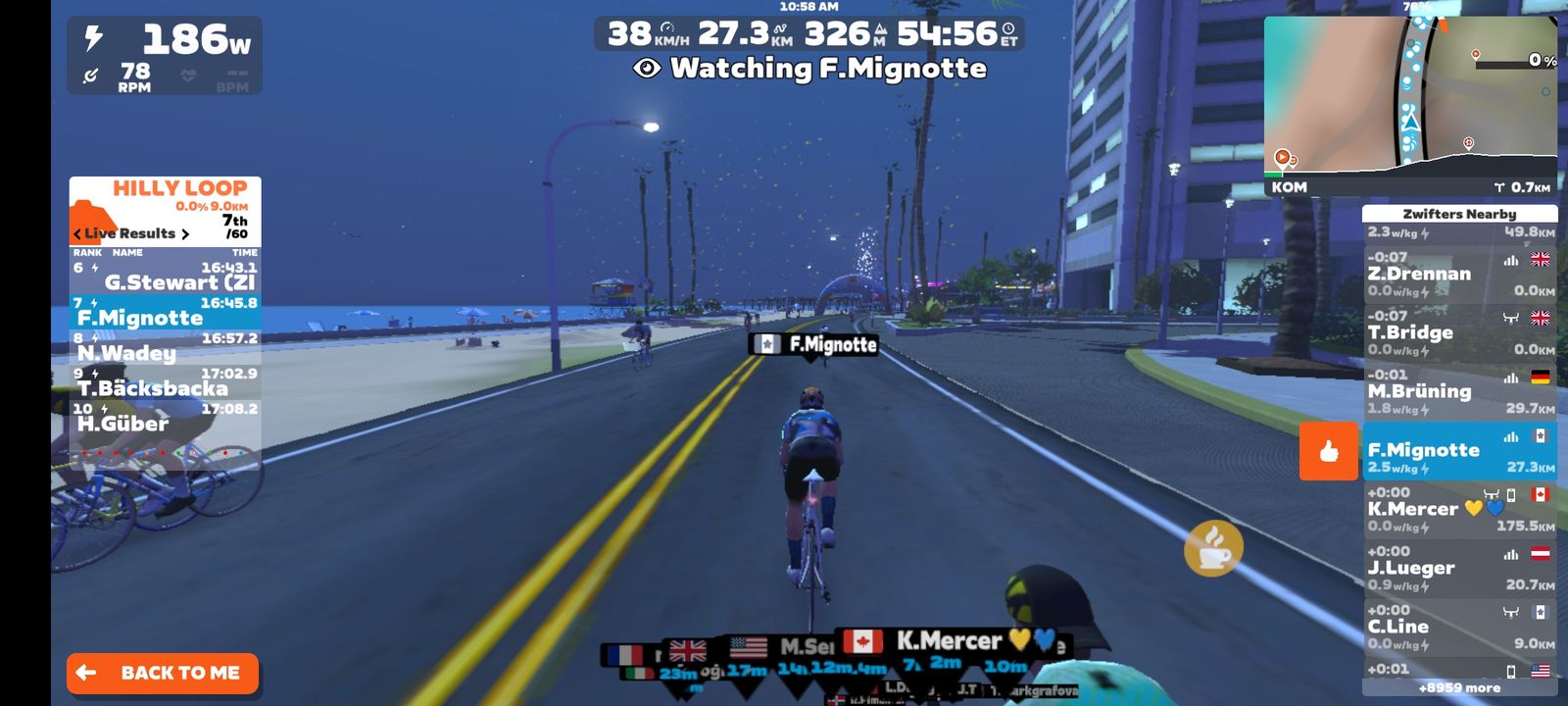Choose T.Bäcksbacka in the leaderboard rows
The width and height of the screenshot is (1568, 706).
click(x=165, y=382)
